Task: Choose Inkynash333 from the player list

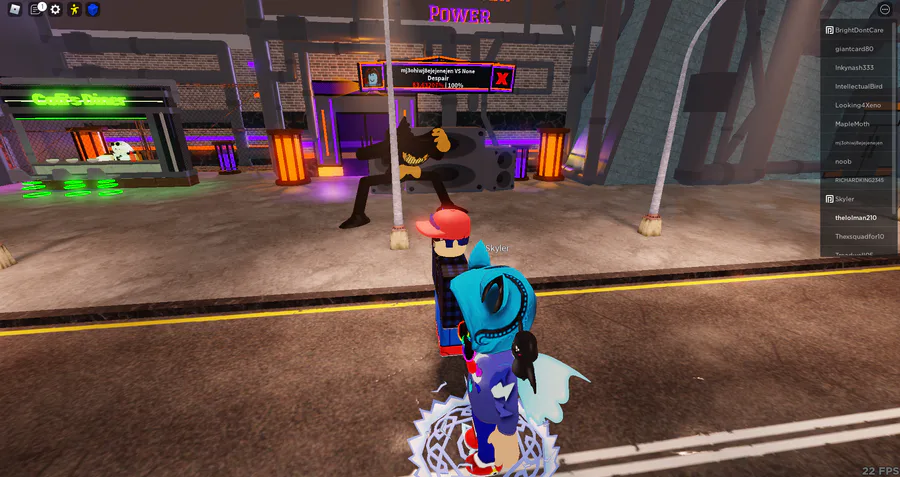Action: [854, 67]
